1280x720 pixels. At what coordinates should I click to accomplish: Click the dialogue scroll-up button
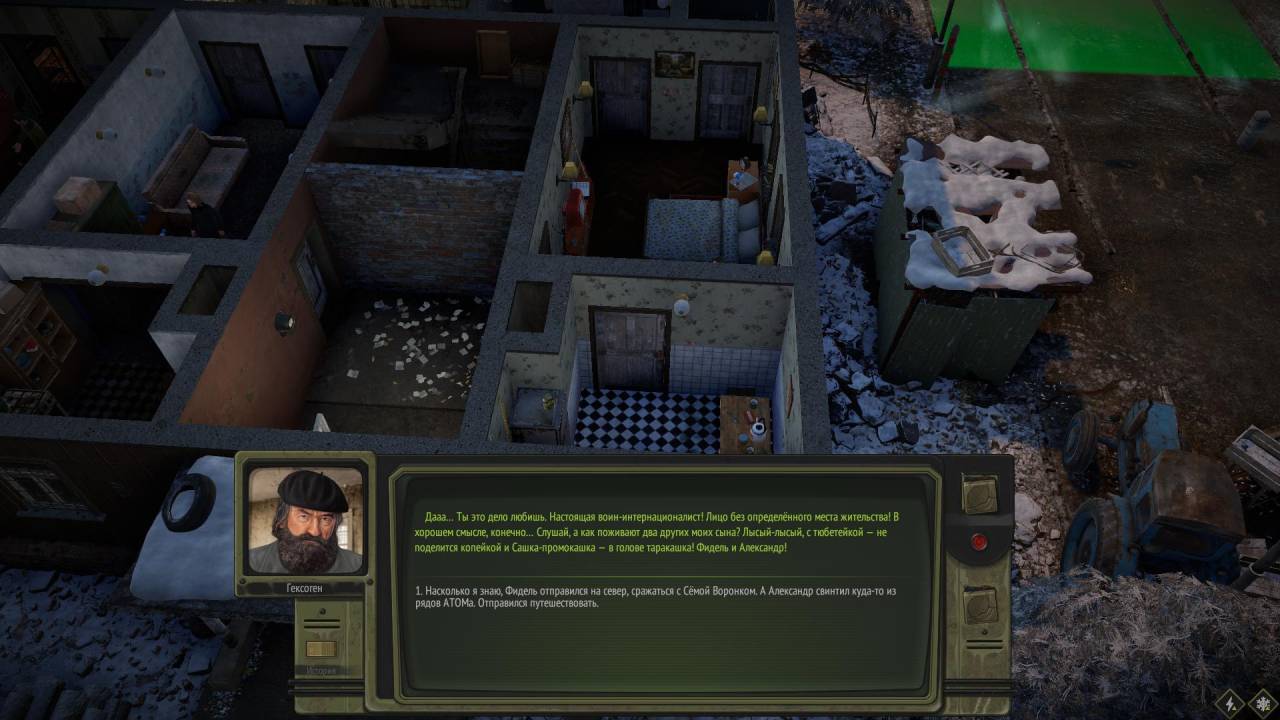click(979, 493)
